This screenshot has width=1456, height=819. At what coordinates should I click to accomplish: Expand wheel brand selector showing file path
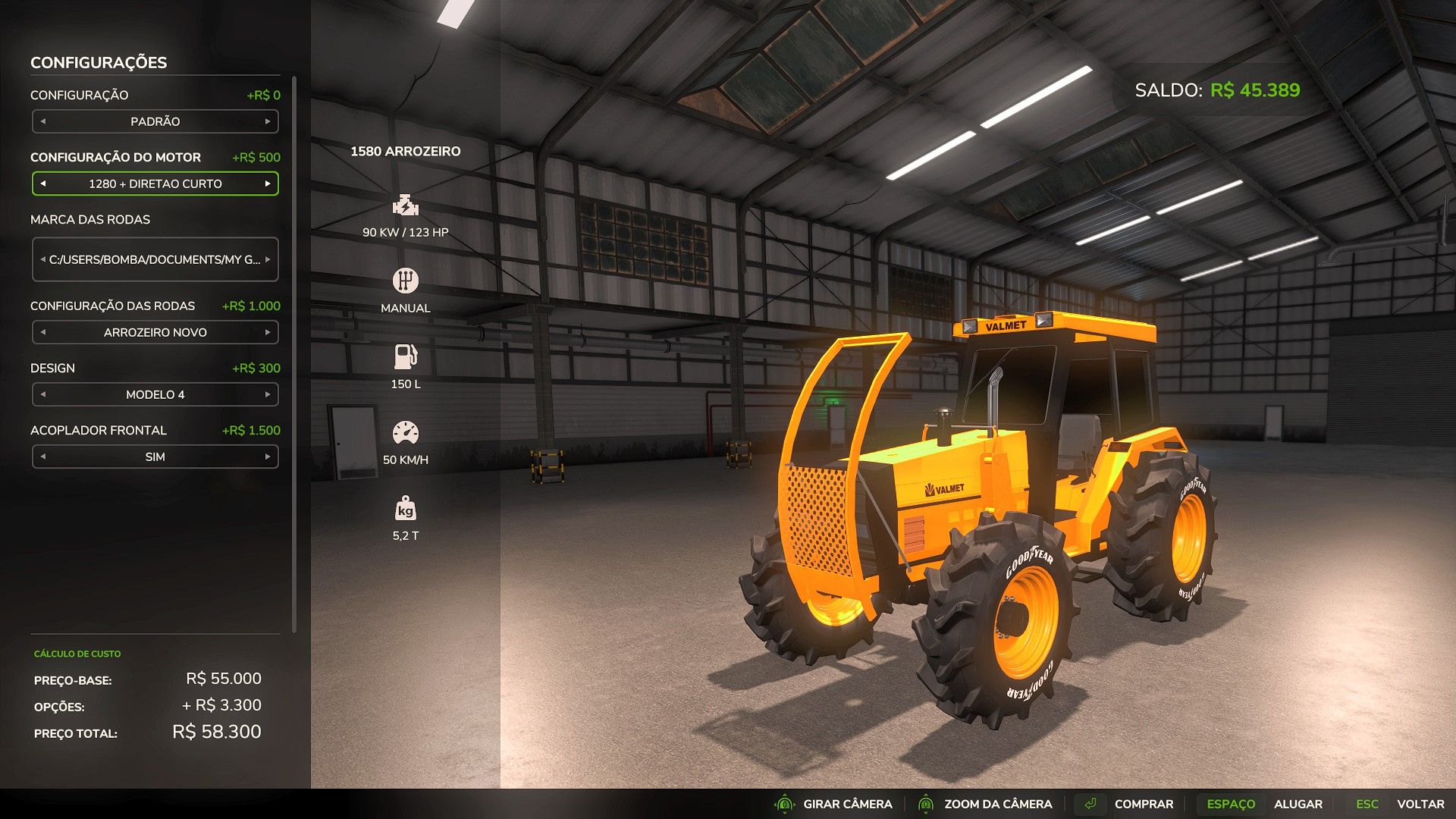(x=155, y=259)
